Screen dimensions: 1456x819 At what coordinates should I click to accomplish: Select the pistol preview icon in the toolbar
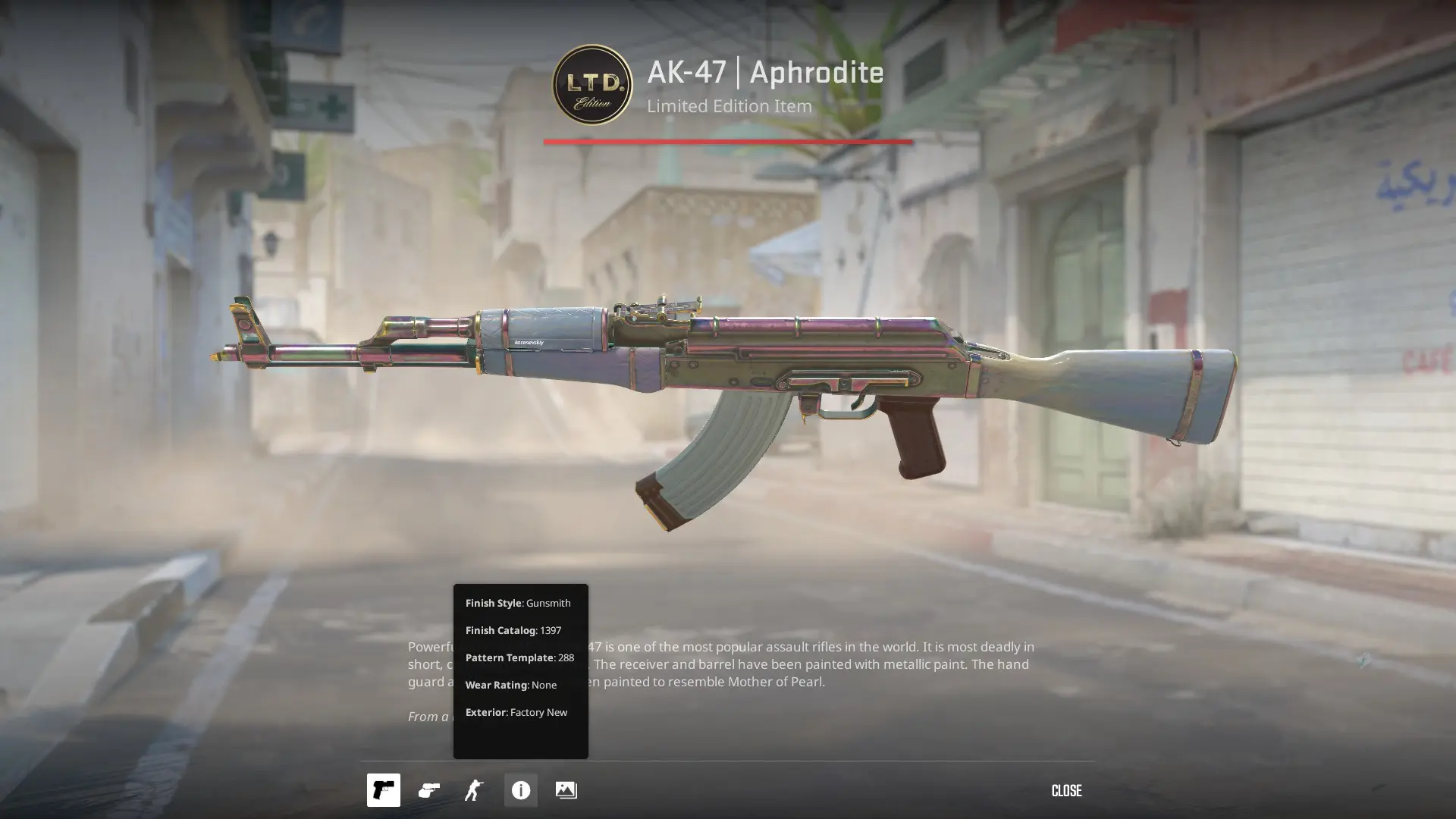384,790
